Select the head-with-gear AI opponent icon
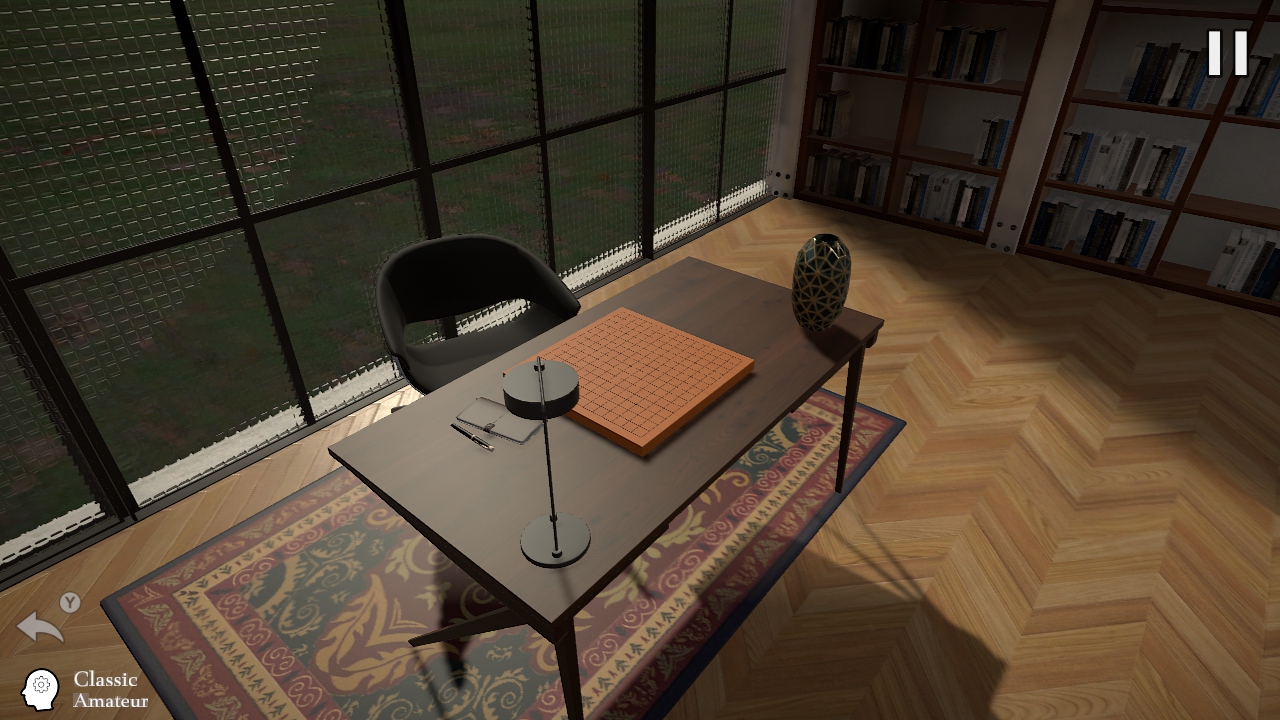Viewport: 1280px width, 720px height. coord(40,688)
